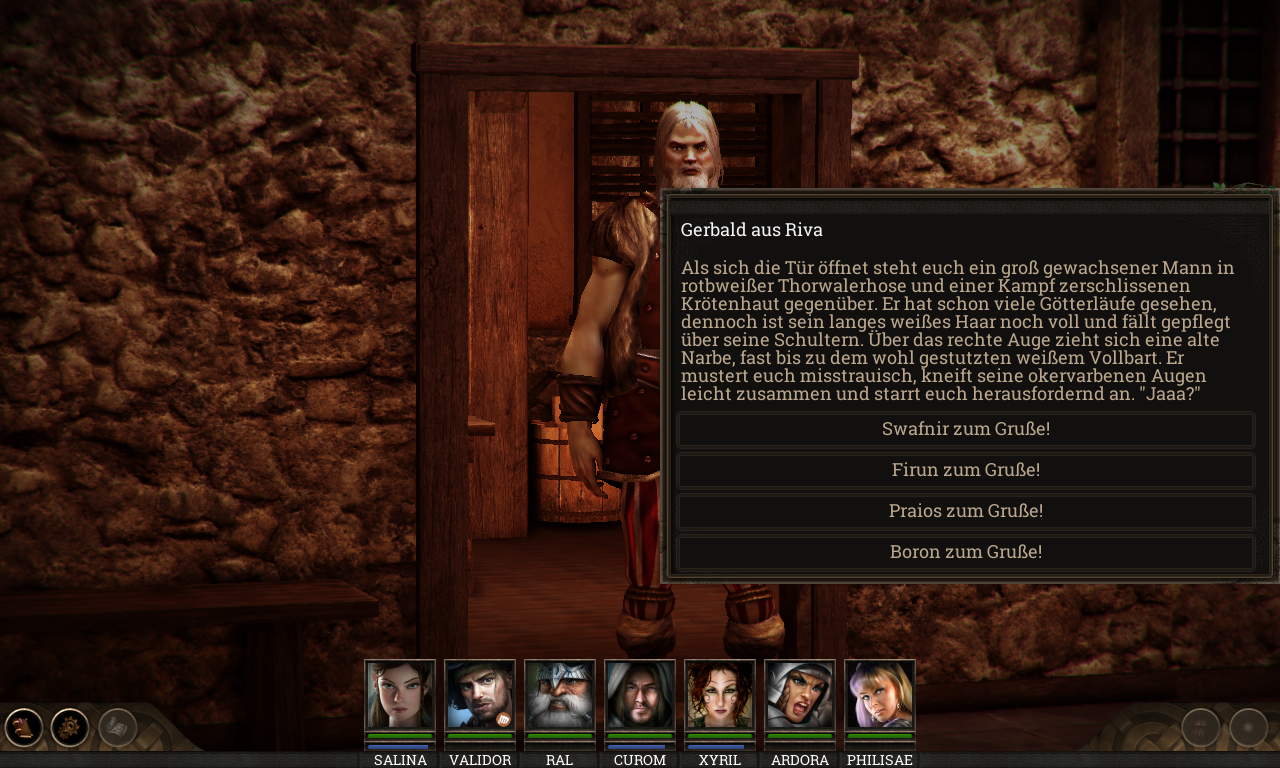This screenshot has width=1280, height=768.
Task: Choose the "Boron zum Gruße!" reply
Action: point(966,551)
